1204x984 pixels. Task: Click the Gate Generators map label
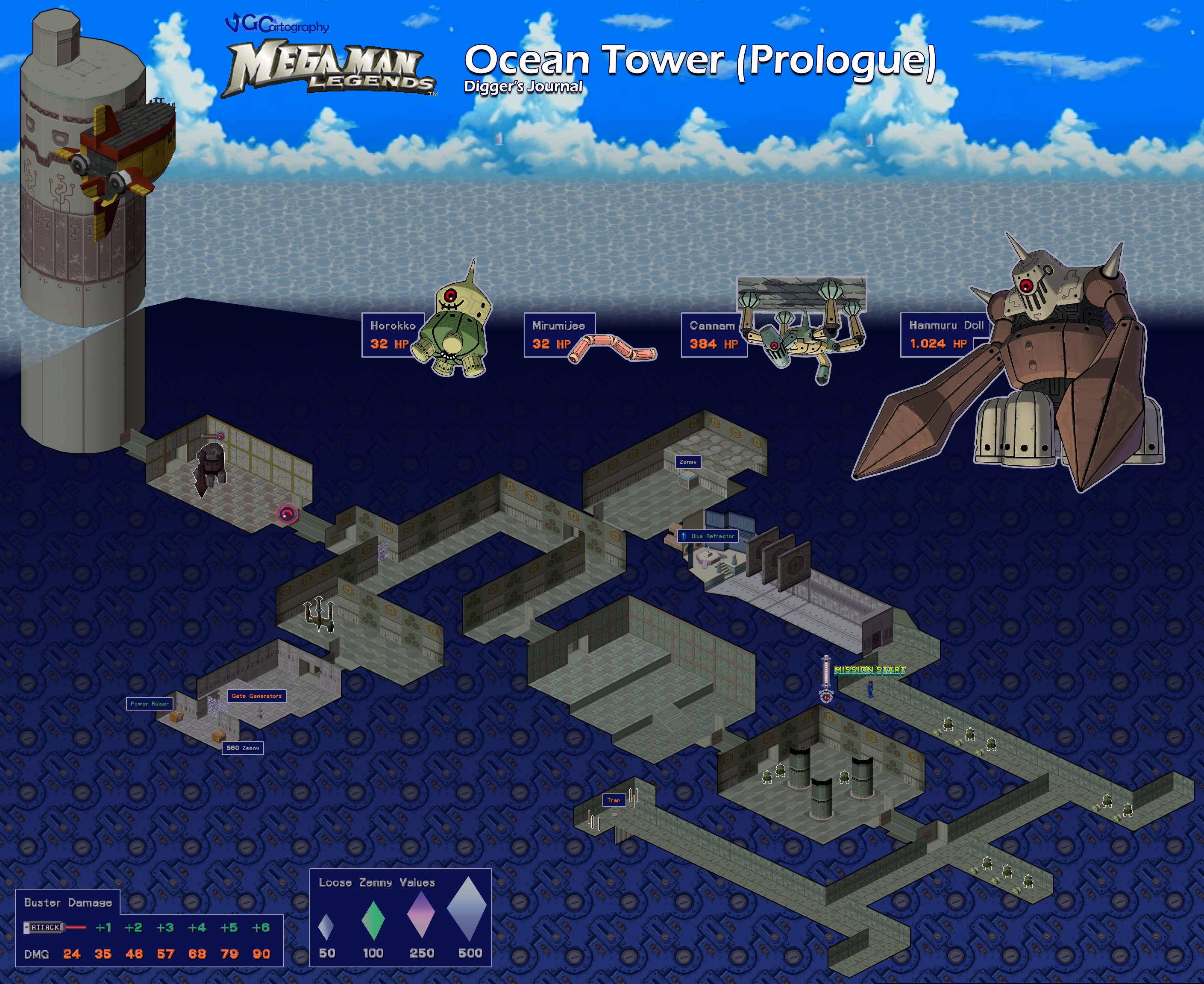click(x=256, y=696)
